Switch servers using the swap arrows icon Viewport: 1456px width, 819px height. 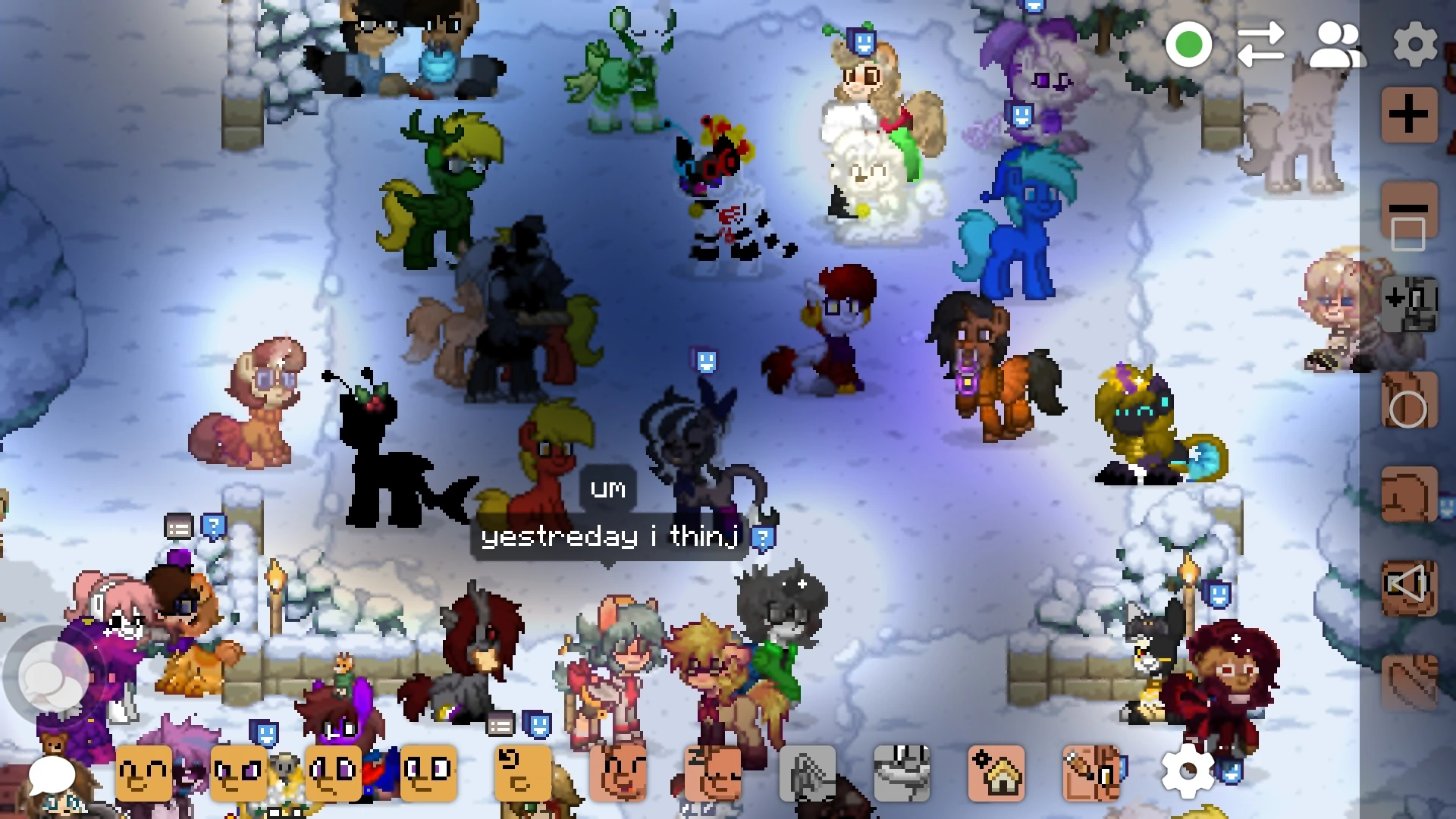pos(1261,45)
